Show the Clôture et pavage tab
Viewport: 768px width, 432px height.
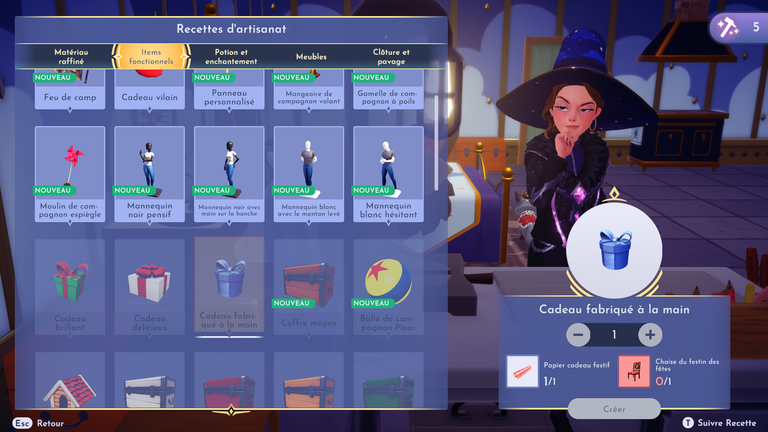pos(391,56)
